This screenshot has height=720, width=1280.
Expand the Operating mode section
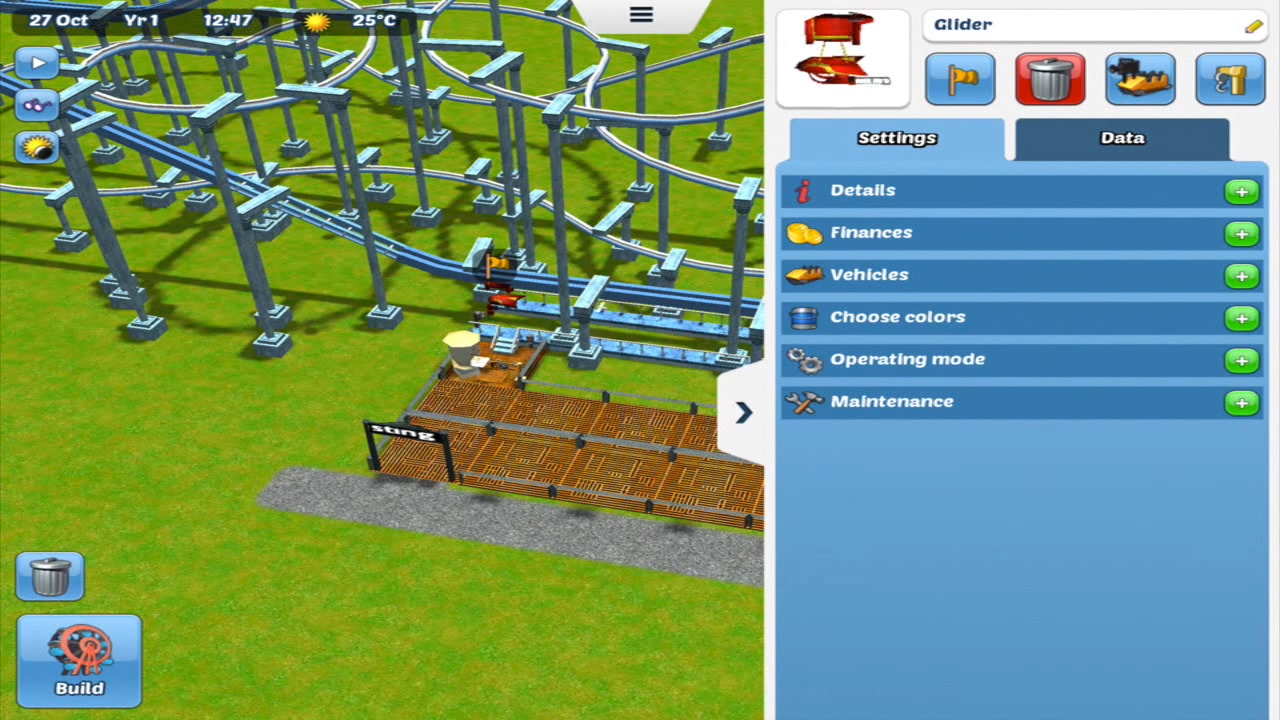click(x=1241, y=360)
